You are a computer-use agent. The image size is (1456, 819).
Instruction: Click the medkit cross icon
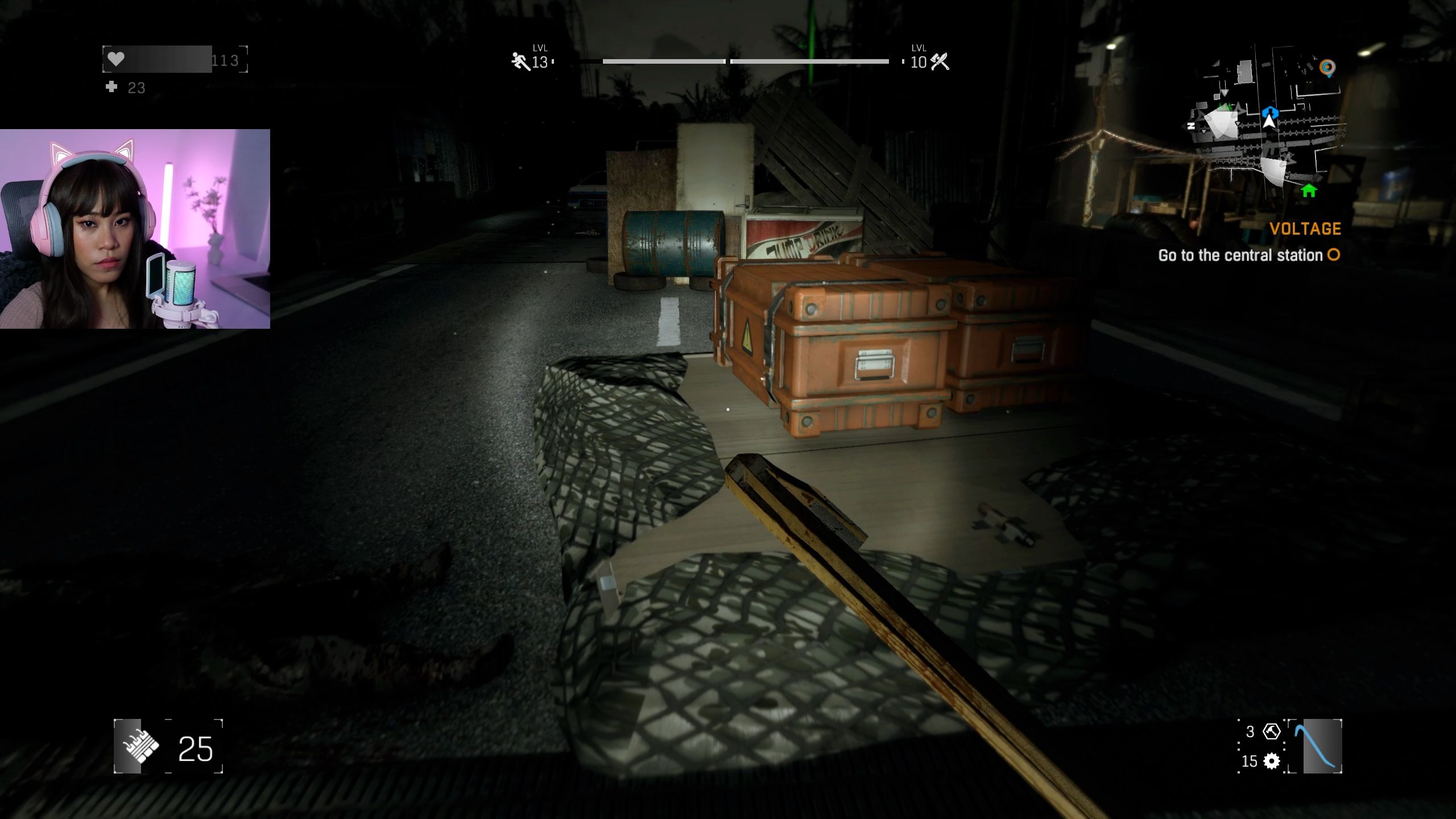click(x=112, y=87)
